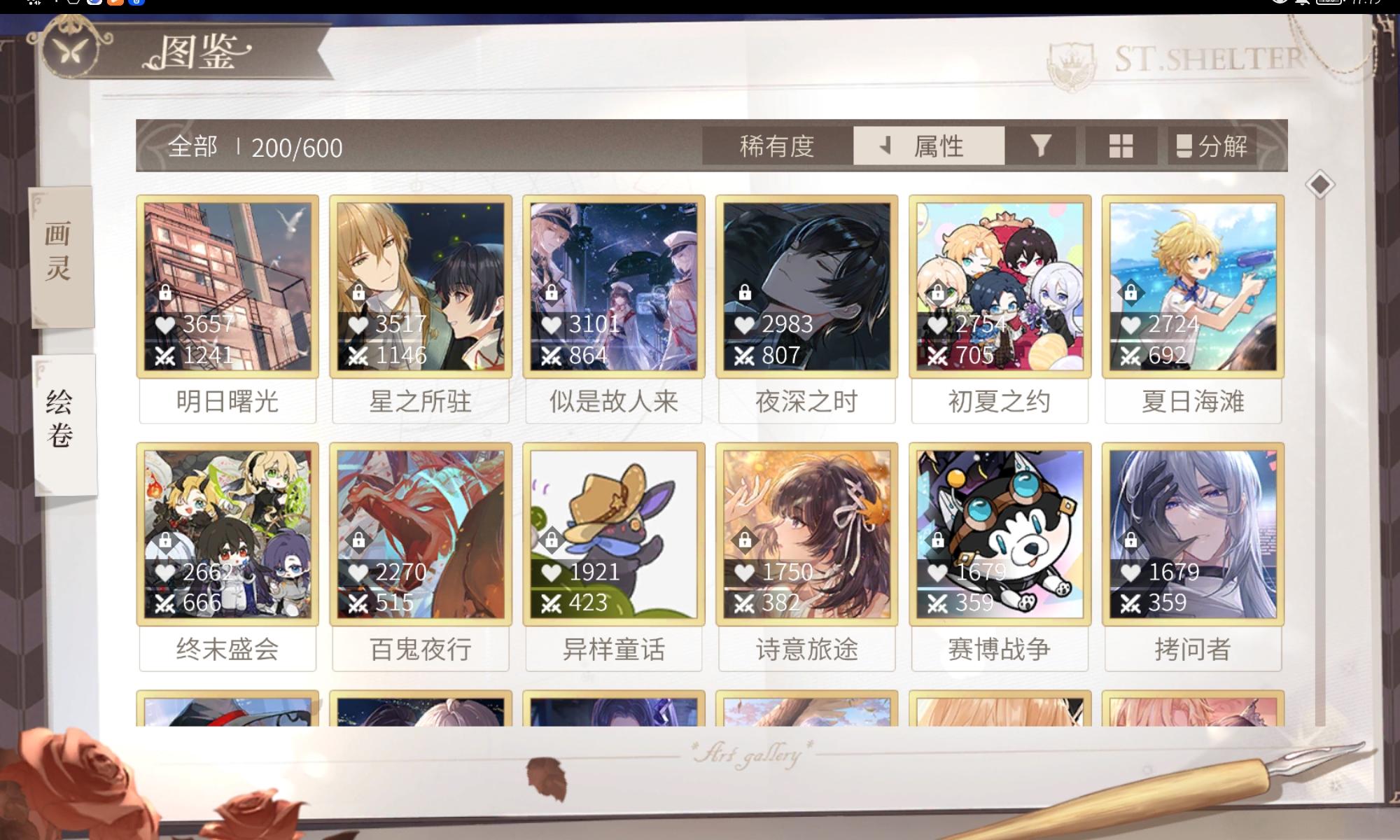This screenshot has height=840, width=1400.
Task: Open the 全部 category dropdown
Action: pos(192,146)
